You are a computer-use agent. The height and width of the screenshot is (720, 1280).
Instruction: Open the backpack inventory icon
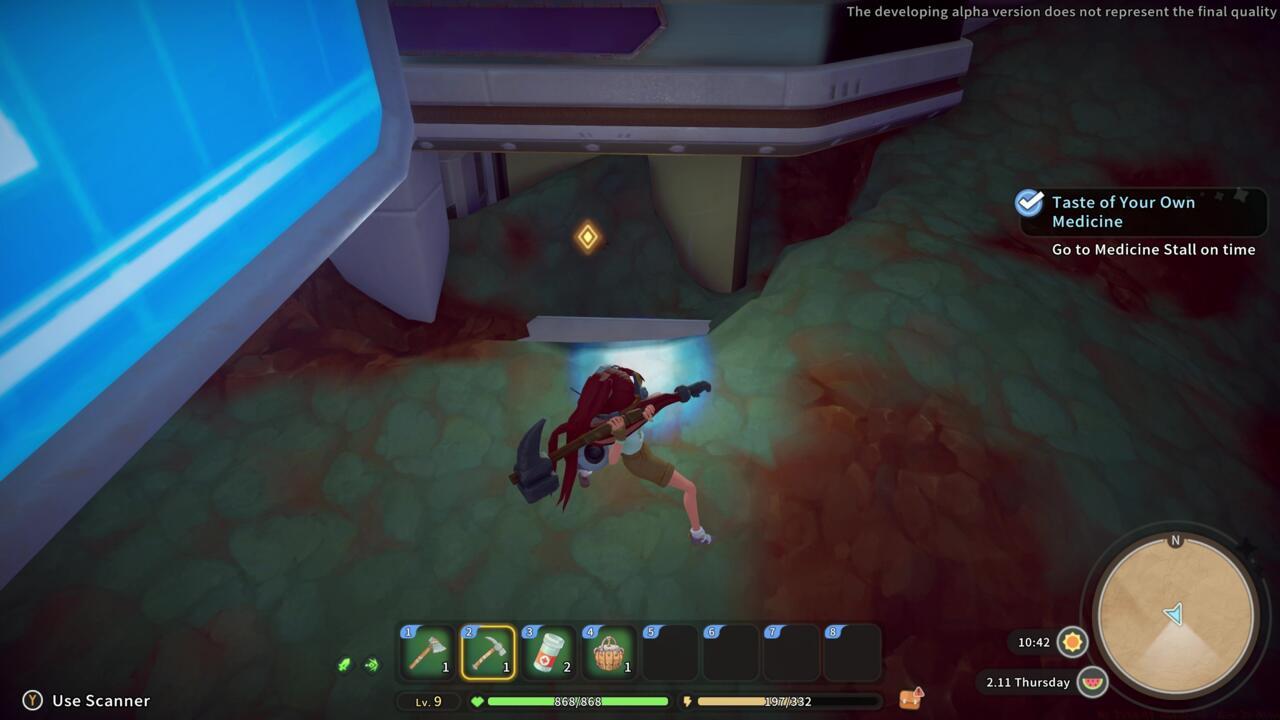point(912,697)
